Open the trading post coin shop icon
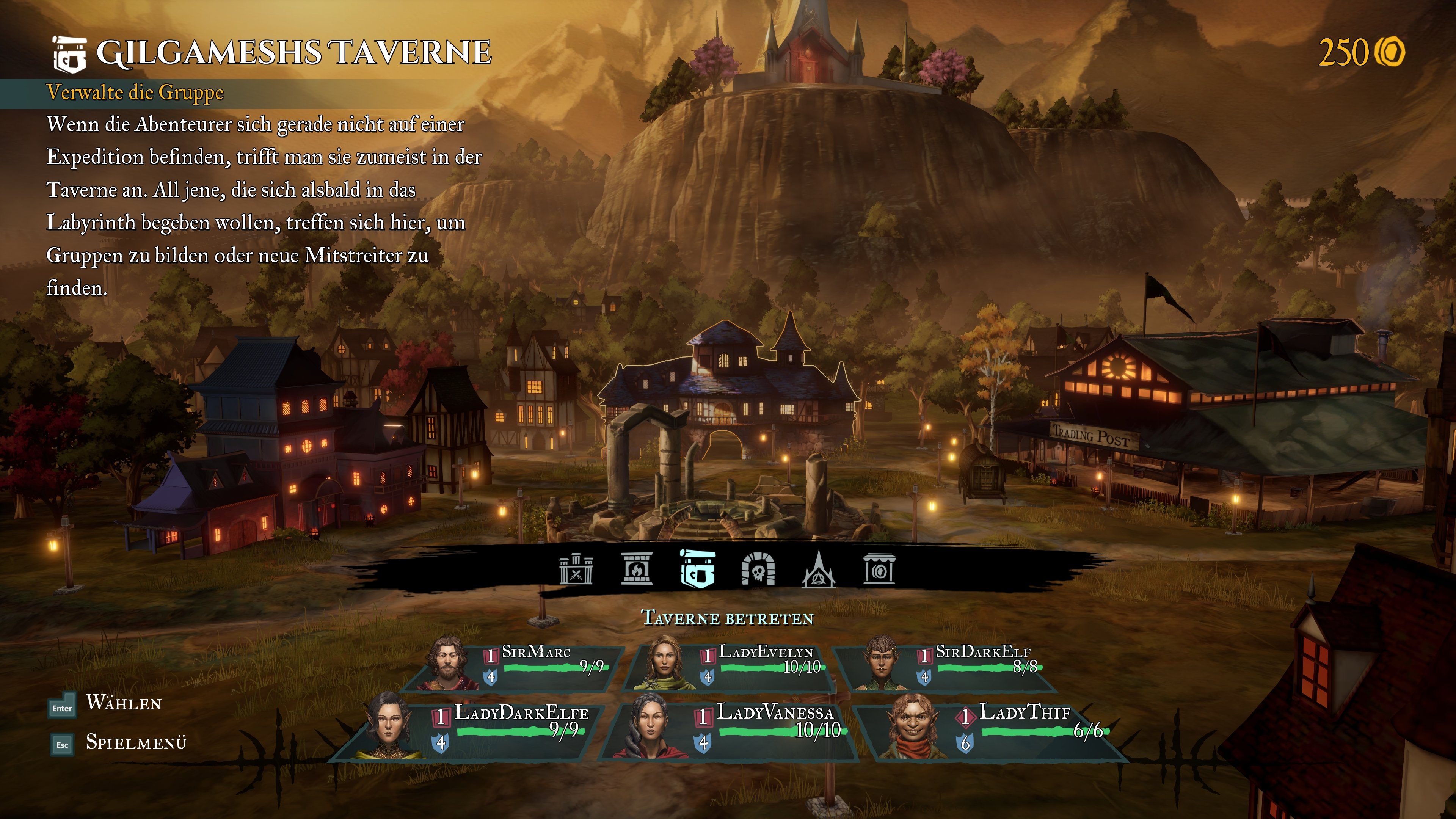1456x819 pixels. [x=879, y=569]
